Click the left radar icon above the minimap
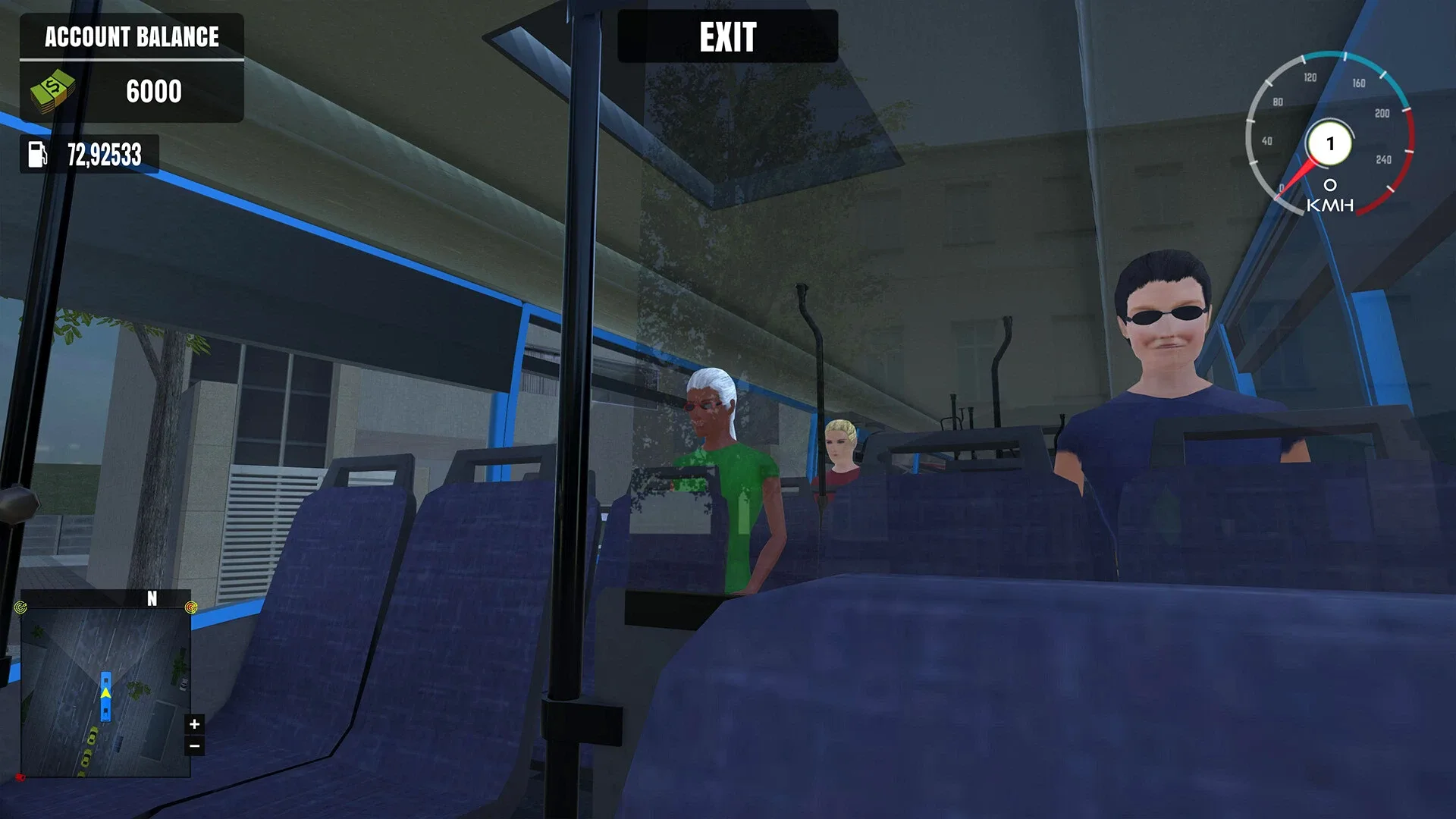 click(x=20, y=607)
